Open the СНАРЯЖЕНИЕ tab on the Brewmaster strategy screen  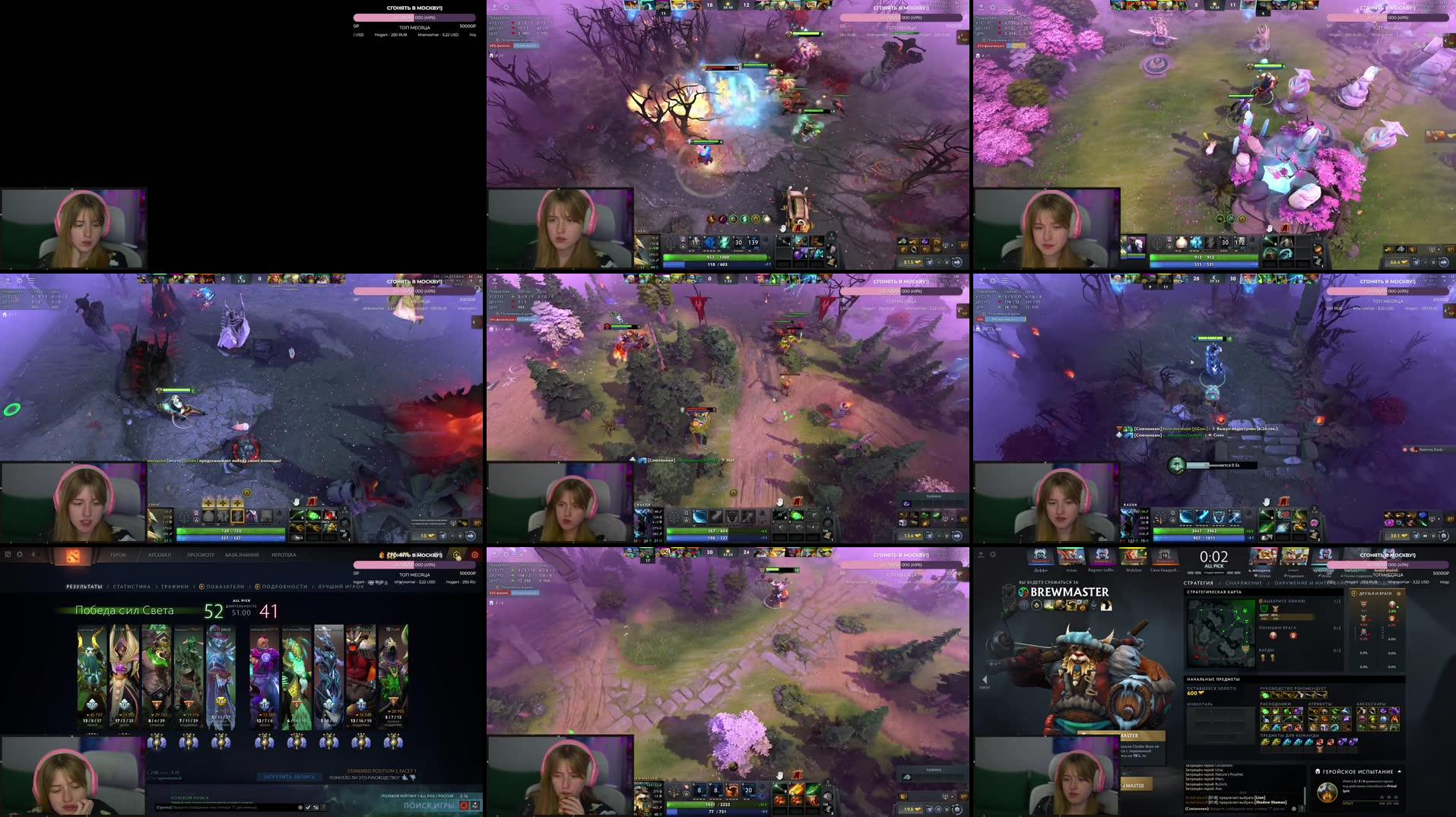click(1243, 584)
